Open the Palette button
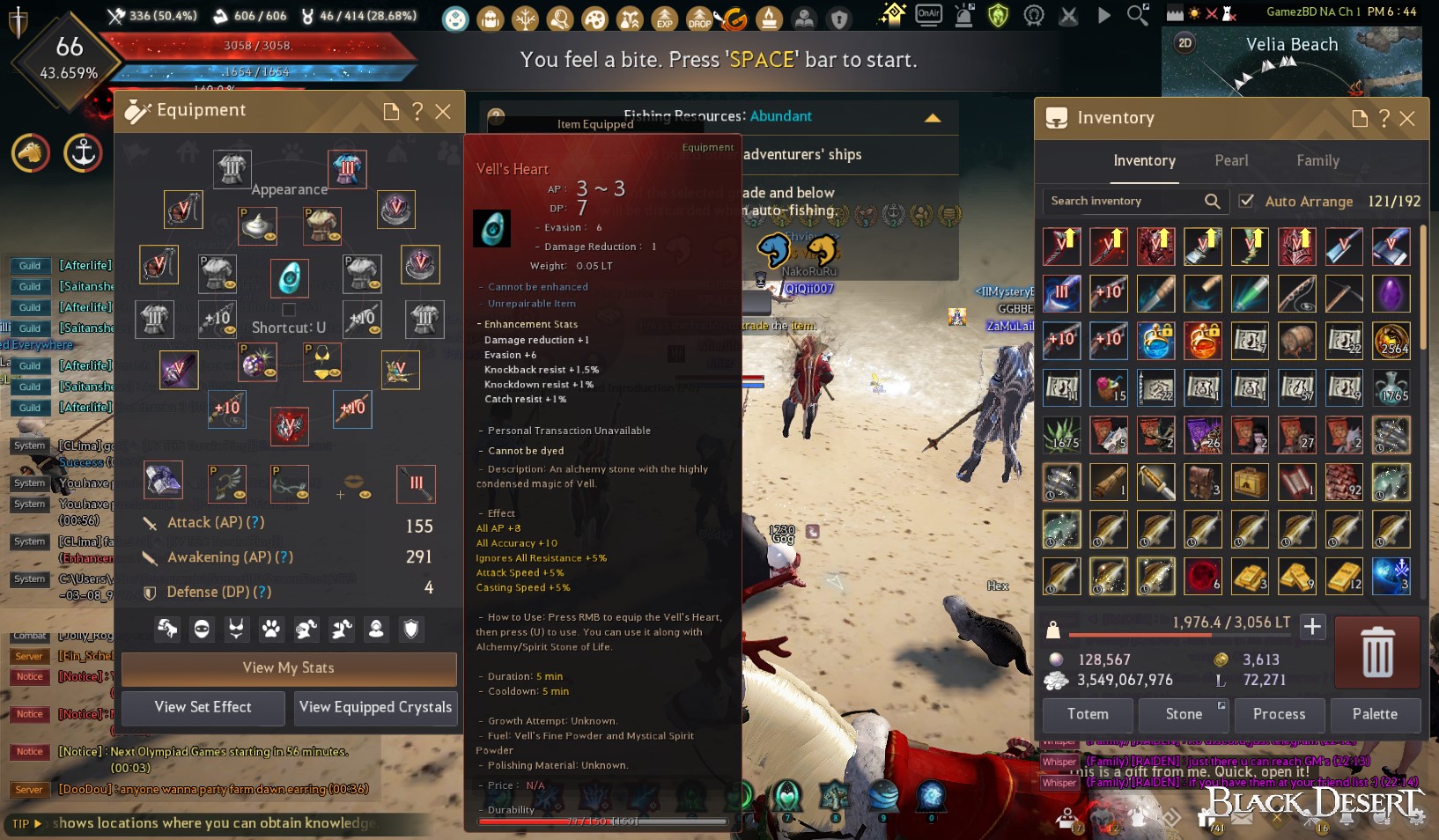This screenshot has height=840, width=1439. click(1375, 715)
